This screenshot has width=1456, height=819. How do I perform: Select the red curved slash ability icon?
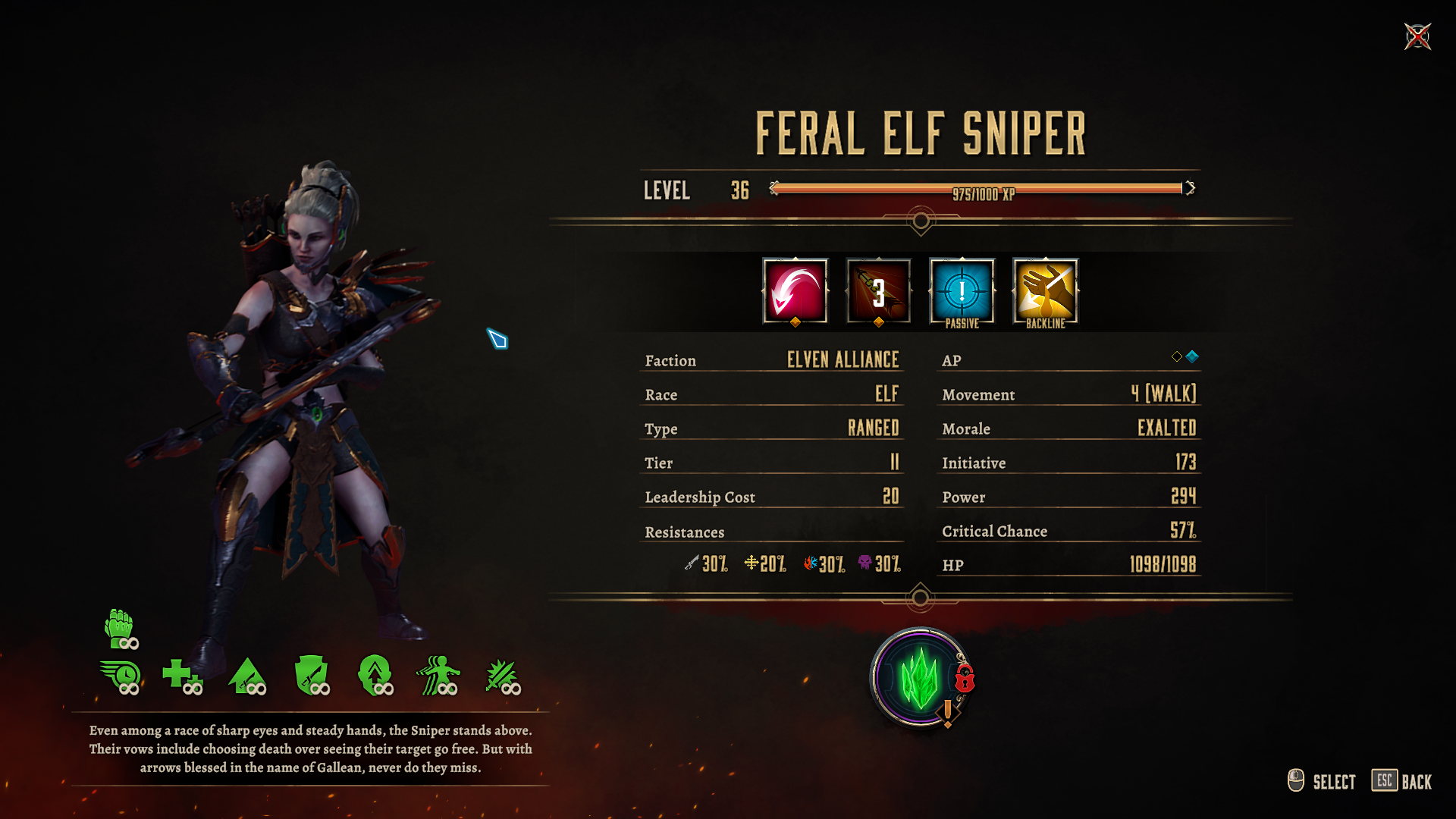tap(795, 291)
